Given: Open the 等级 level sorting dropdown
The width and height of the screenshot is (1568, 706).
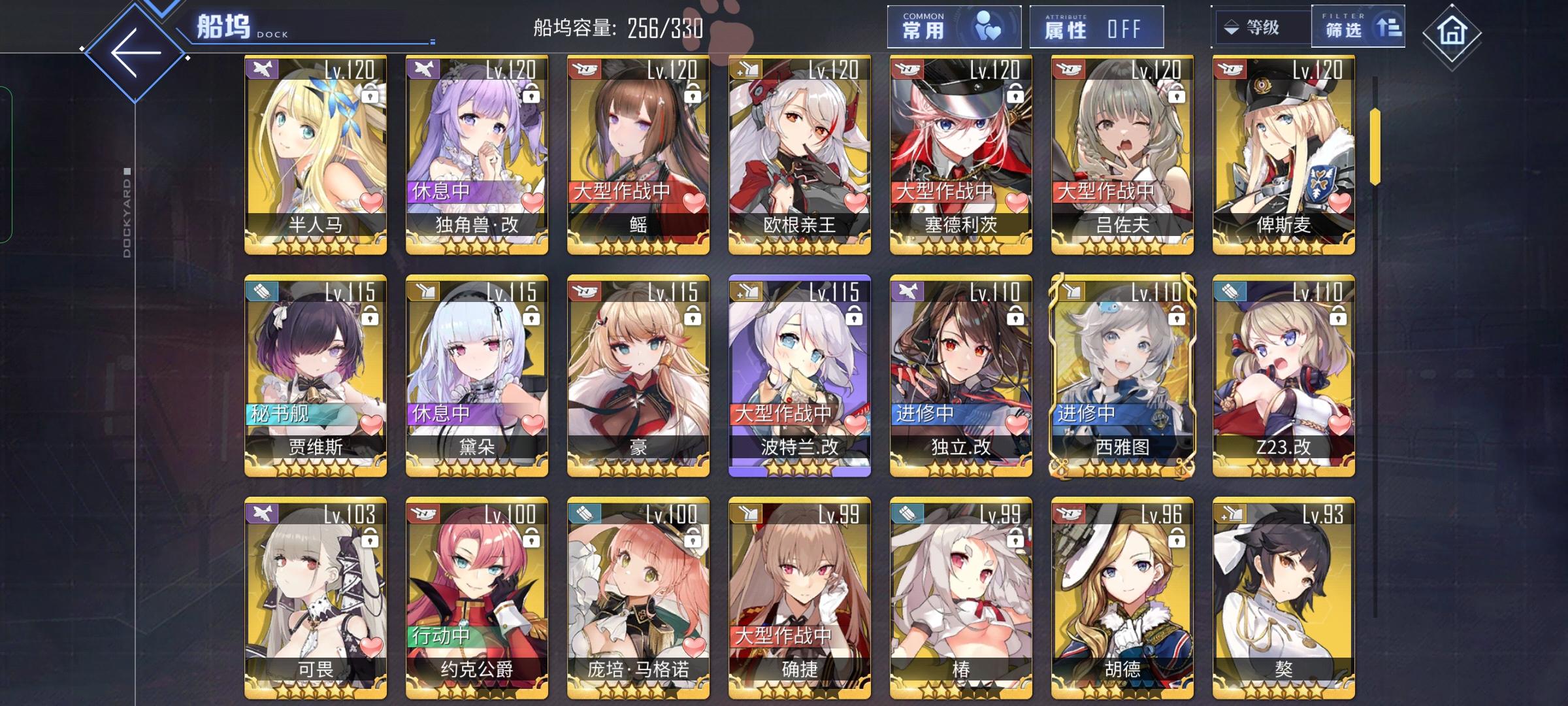Looking at the screenshot, I should tap(1264, 27).
